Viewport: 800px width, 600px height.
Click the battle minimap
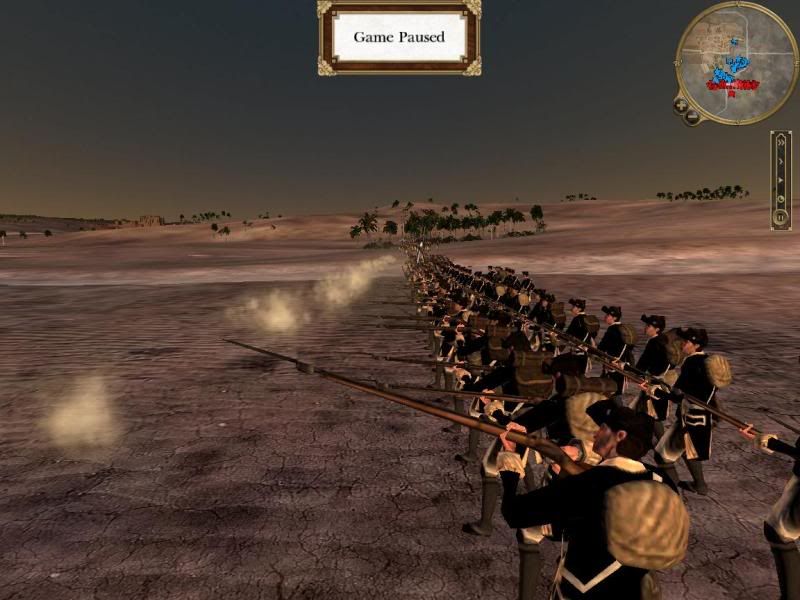pos(737,62)
